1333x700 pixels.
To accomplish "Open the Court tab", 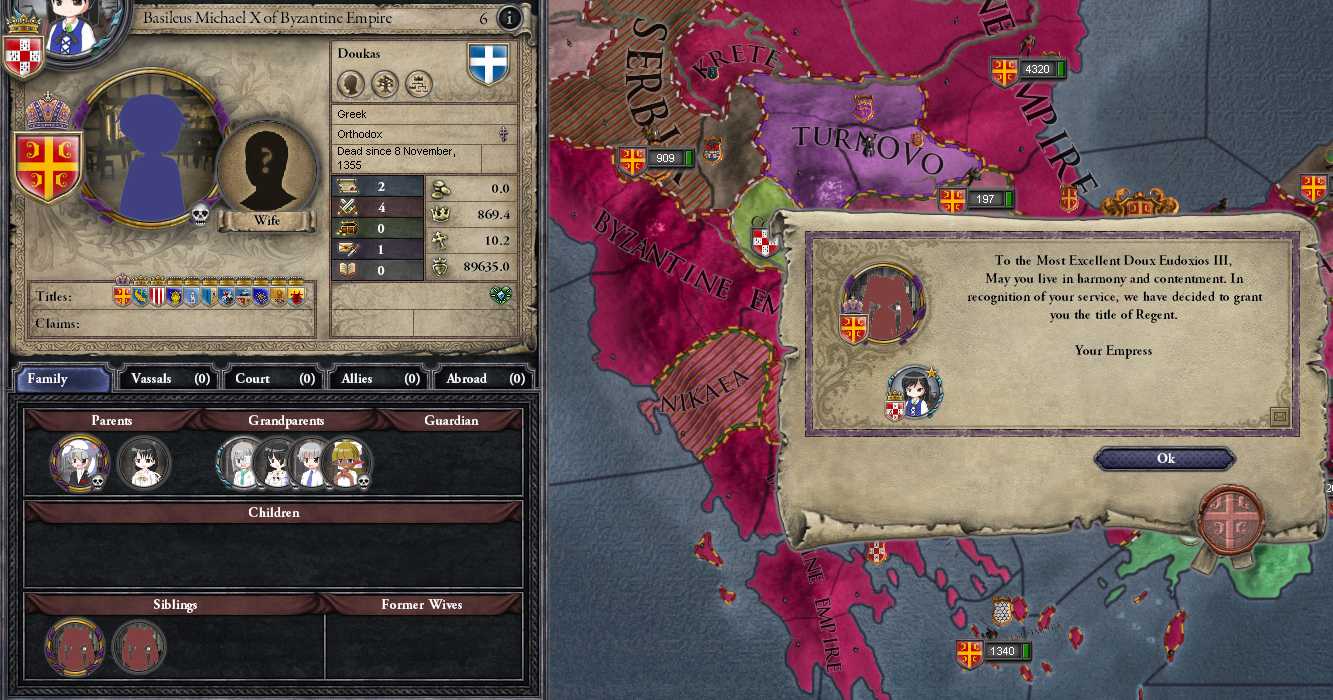I will click(274, 379).
